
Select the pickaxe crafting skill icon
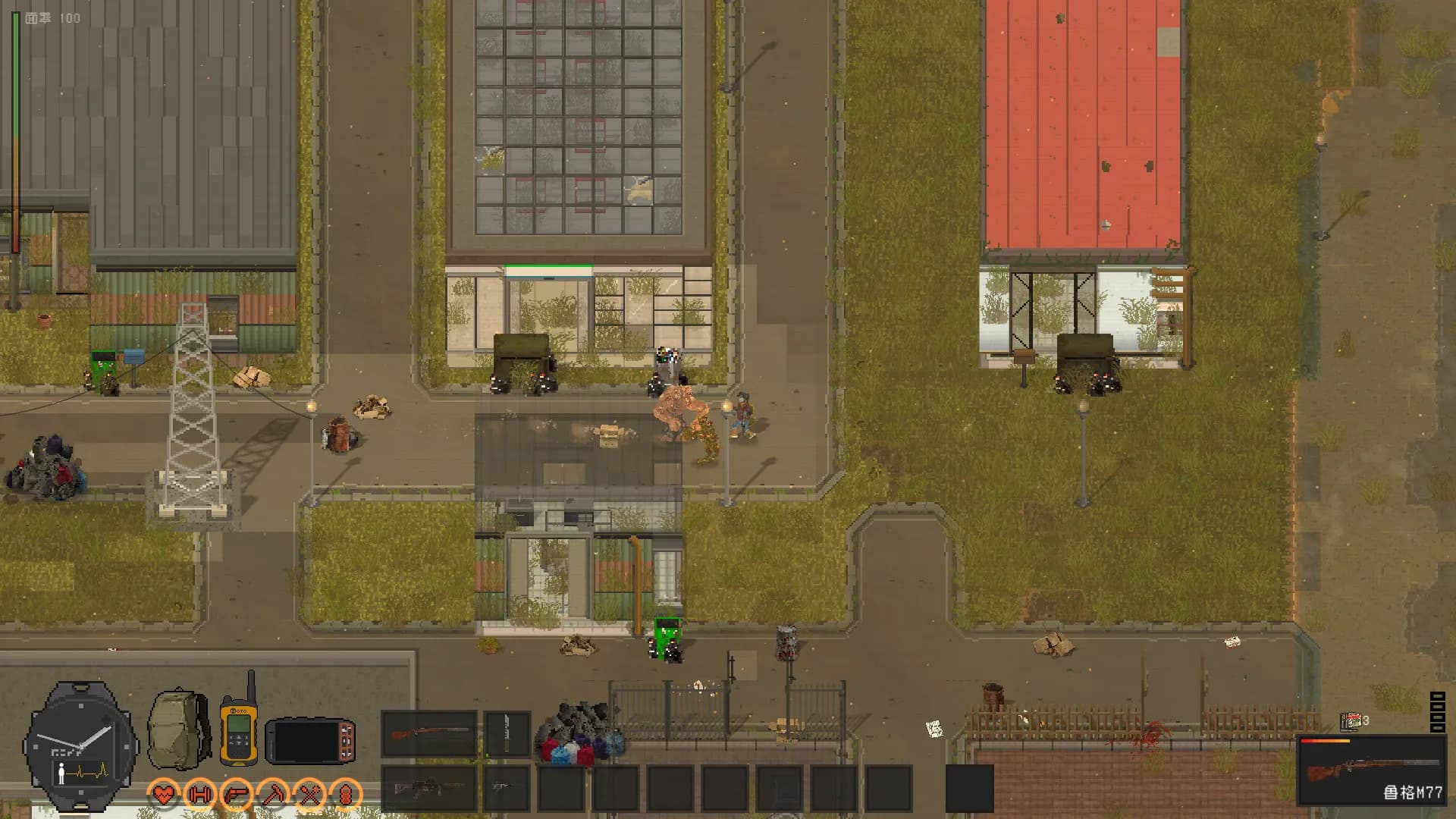pos(275,795)
